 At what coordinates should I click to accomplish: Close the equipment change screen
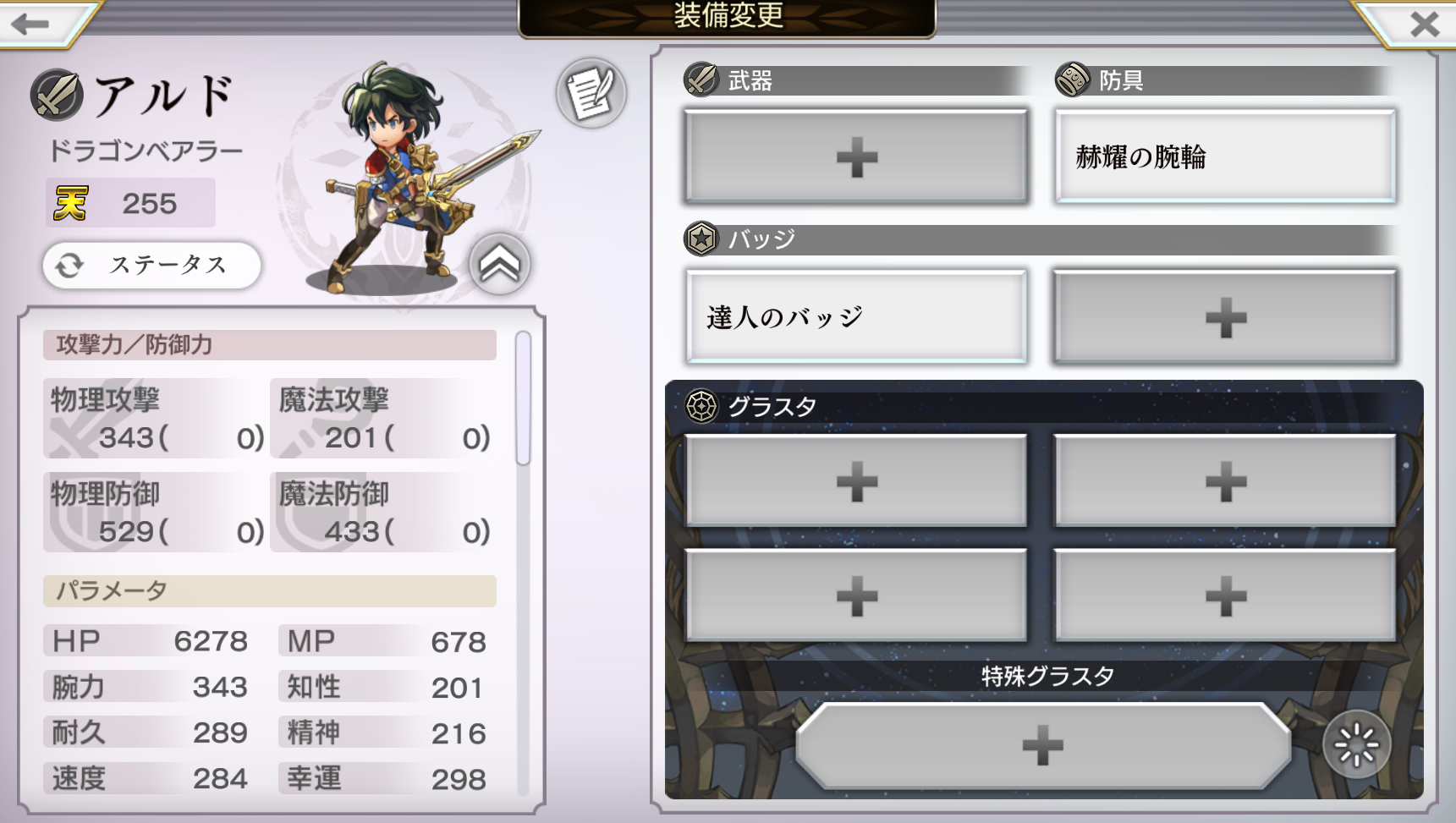pyautogui.click(x=1424, y=24)
